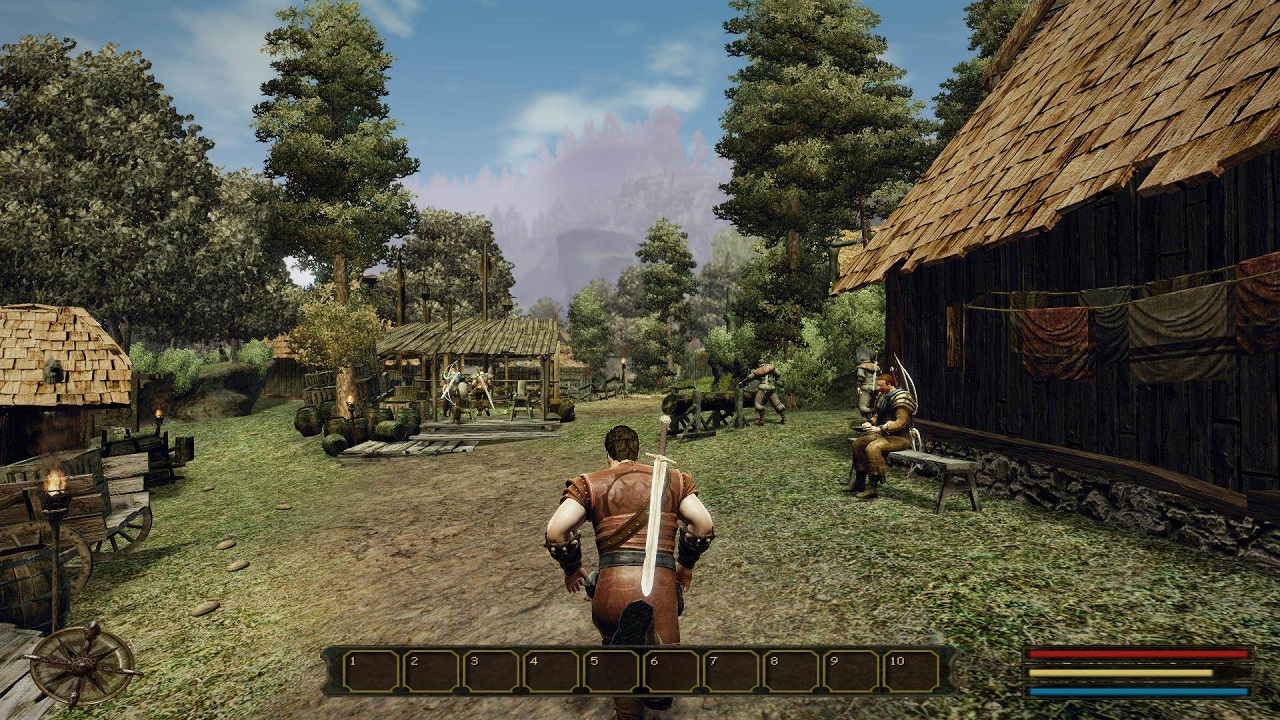Click the round compass icon

82,665
